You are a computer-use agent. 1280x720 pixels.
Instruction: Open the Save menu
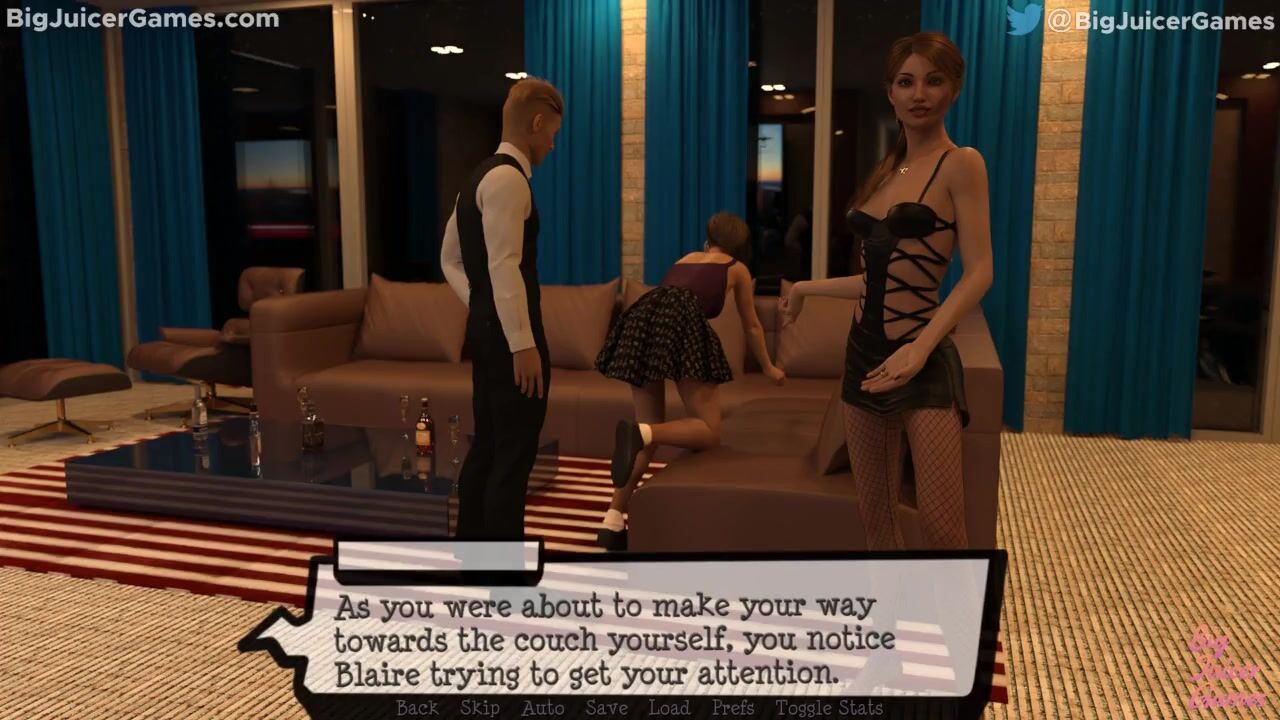[607, 708]
